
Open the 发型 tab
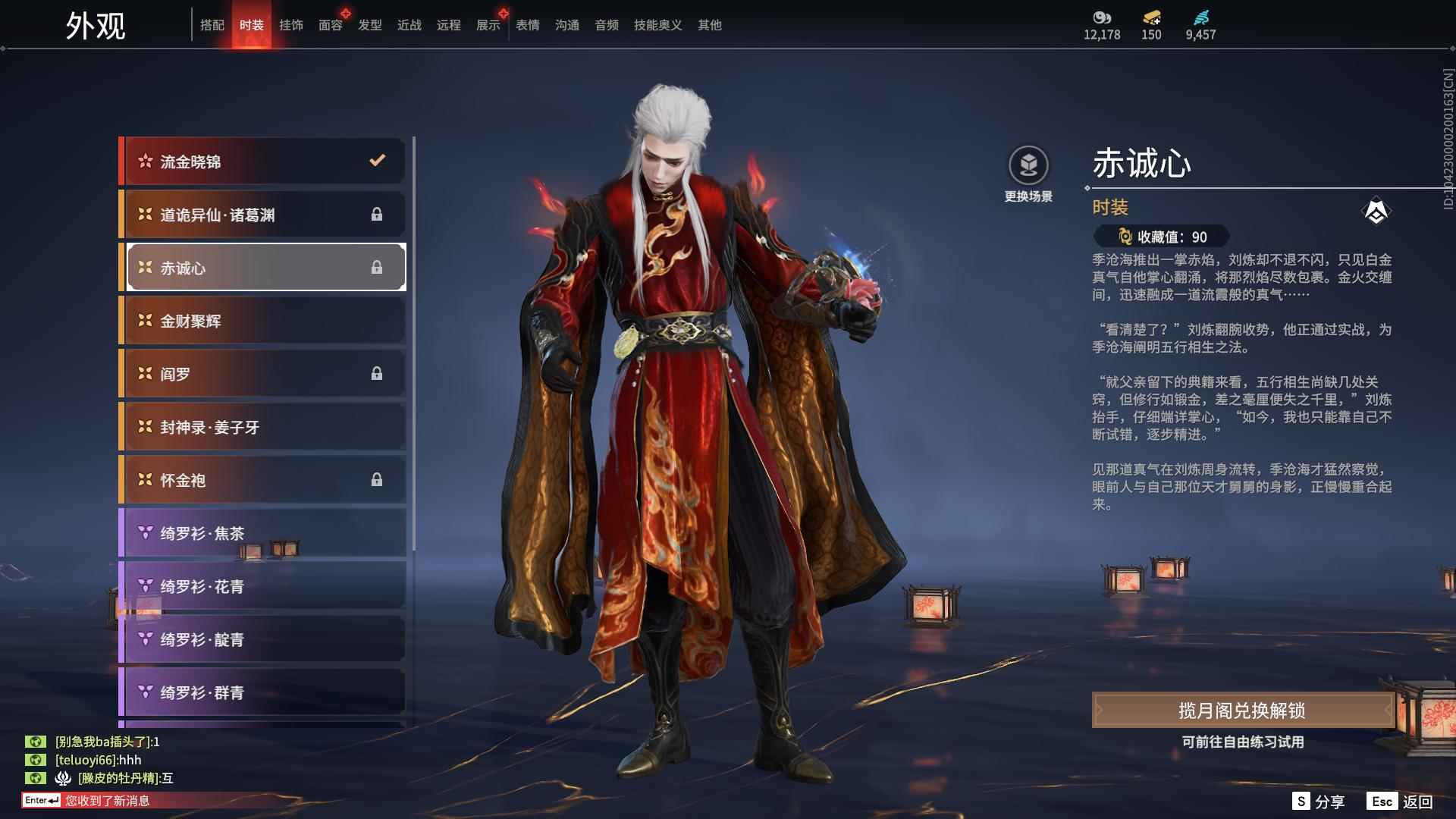coord(369,25)
